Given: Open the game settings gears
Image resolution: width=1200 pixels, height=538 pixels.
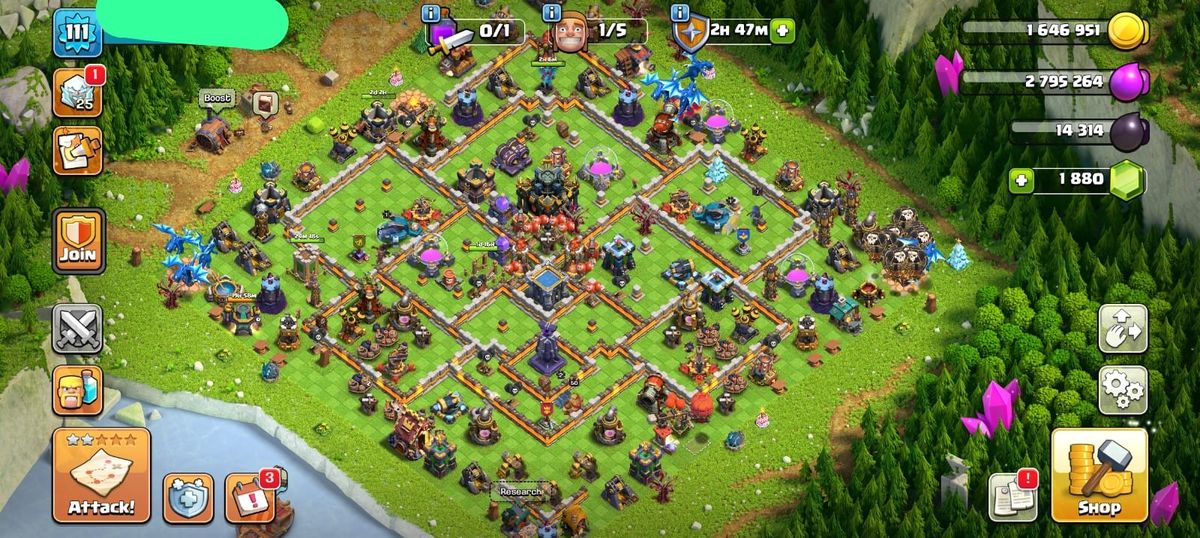Looking at the screenshot, I should [x=1122, y=390].
